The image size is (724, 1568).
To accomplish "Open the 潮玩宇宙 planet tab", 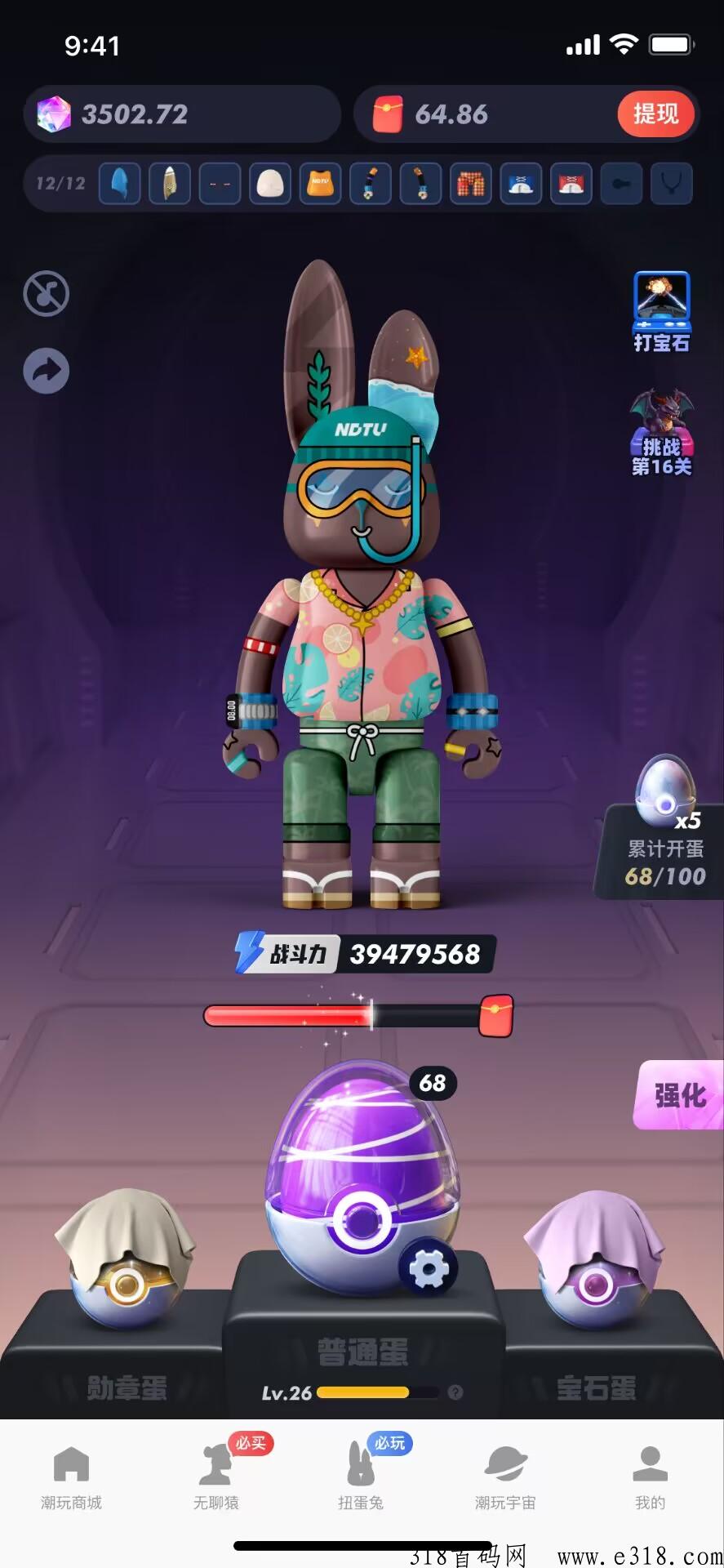I will [505, 1477].
